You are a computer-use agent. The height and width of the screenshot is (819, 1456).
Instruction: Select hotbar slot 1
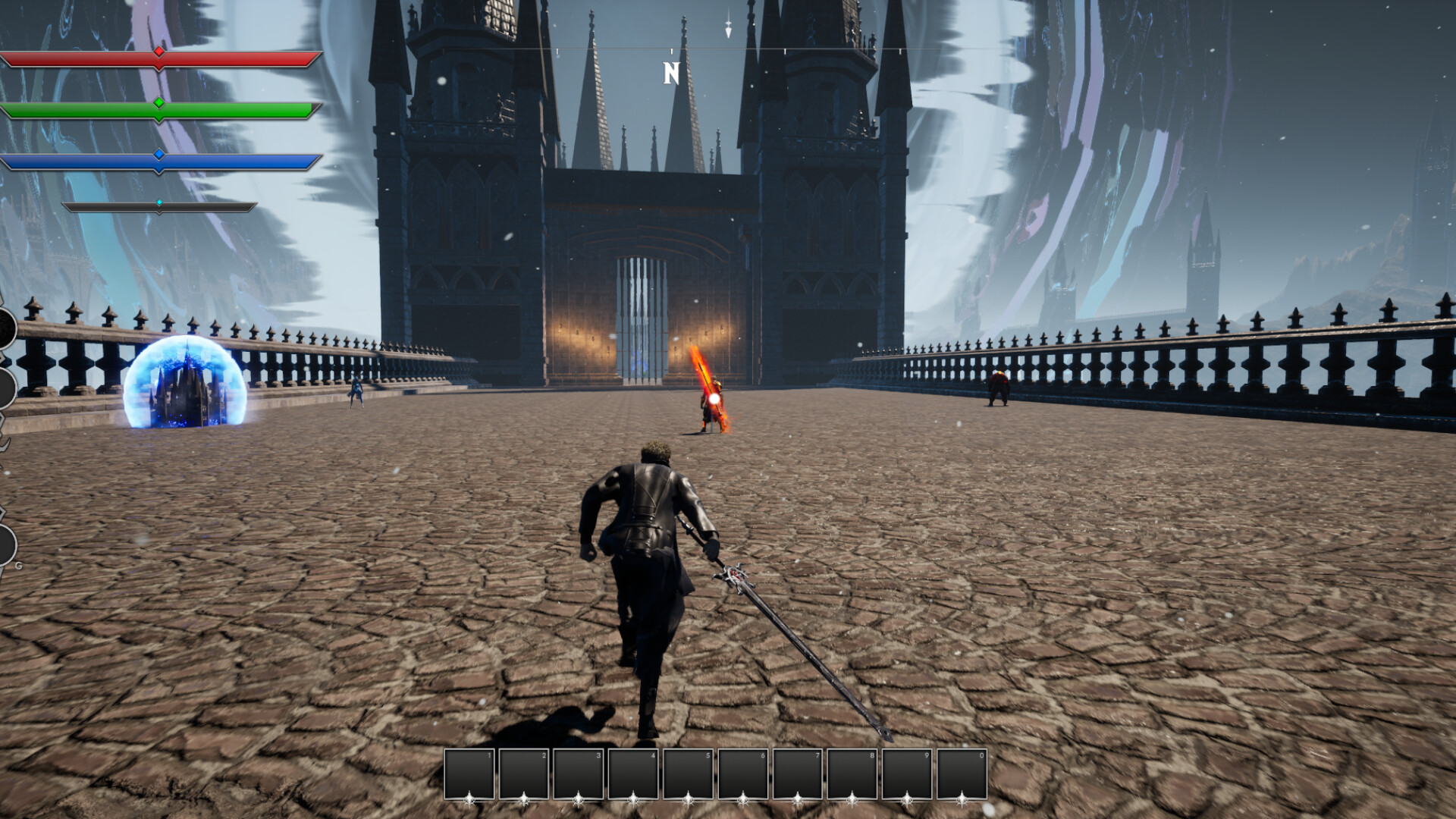coord(469,773)
